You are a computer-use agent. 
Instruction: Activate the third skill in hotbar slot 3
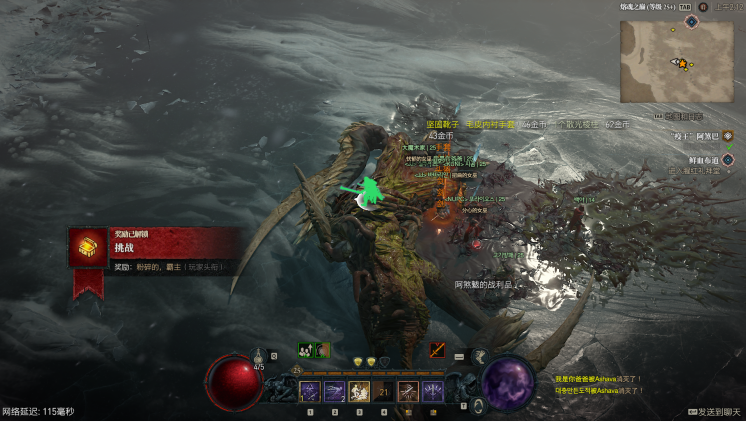pos(358,392)
